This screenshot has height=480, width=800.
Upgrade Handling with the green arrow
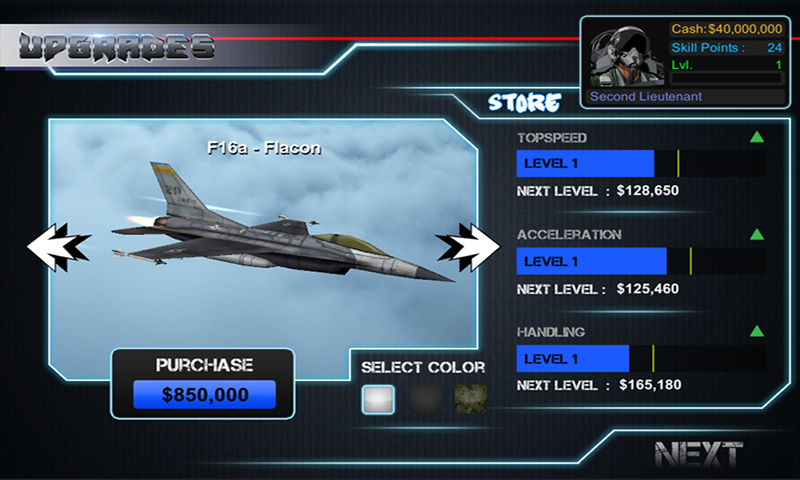(757, 331)
